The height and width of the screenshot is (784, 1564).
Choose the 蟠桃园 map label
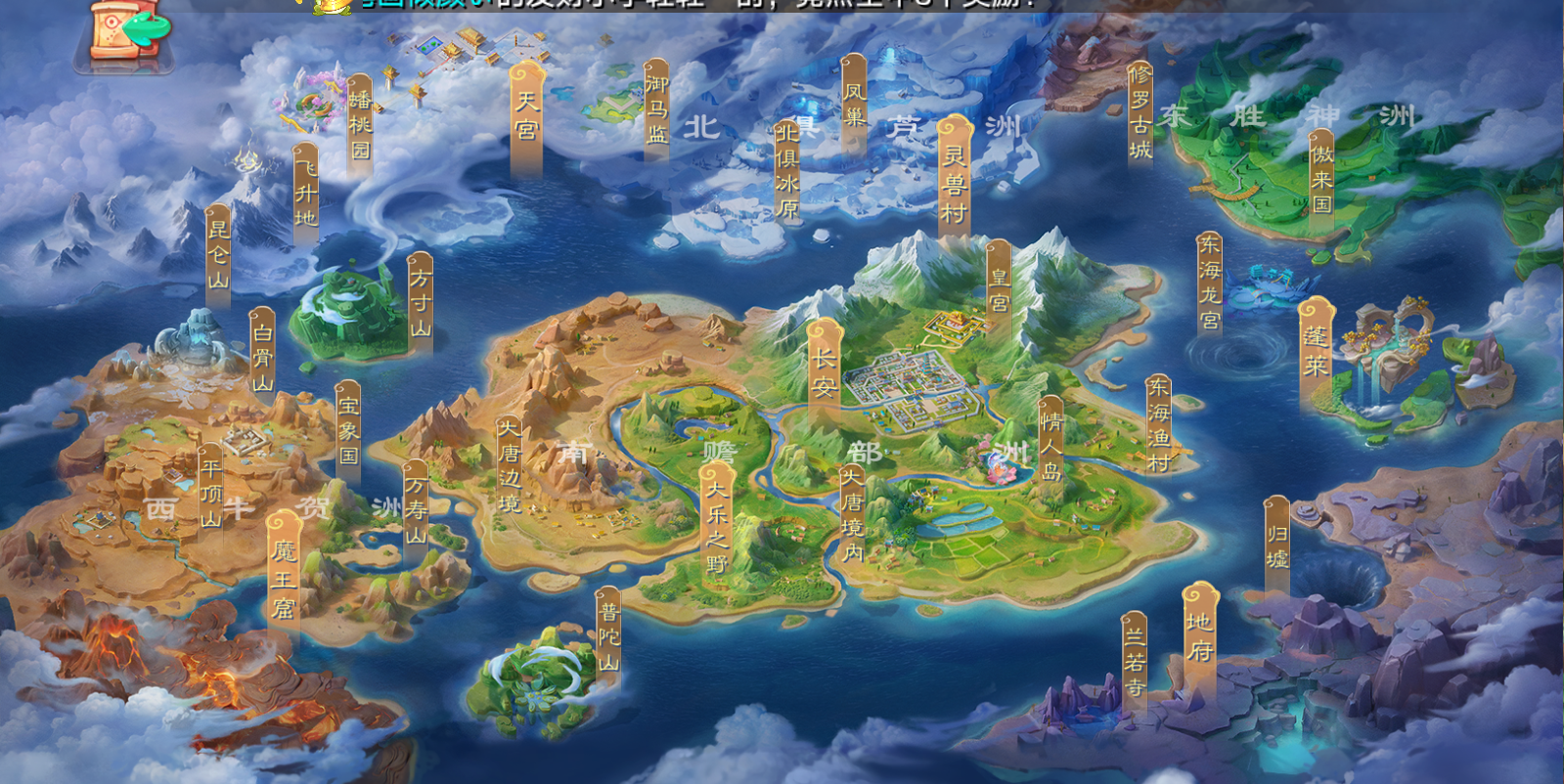(360, 124)
